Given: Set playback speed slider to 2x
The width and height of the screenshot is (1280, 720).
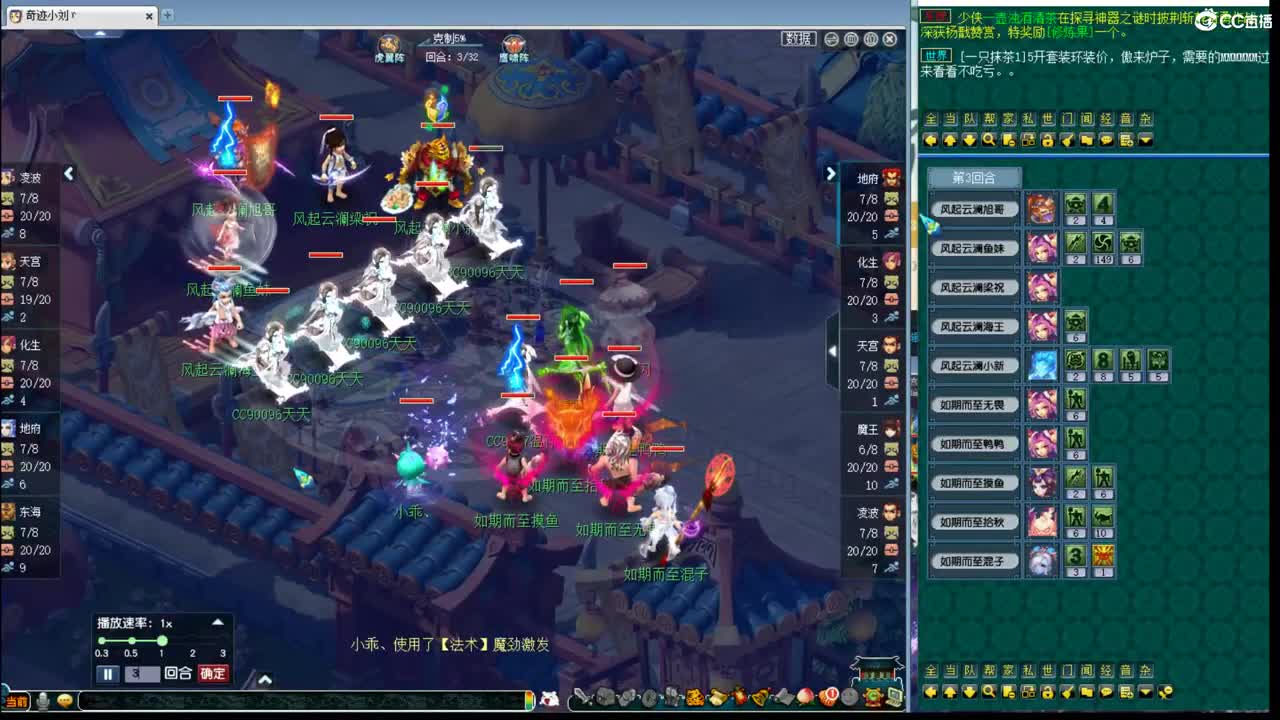Looking at the screenshot, I should point(192,642).
